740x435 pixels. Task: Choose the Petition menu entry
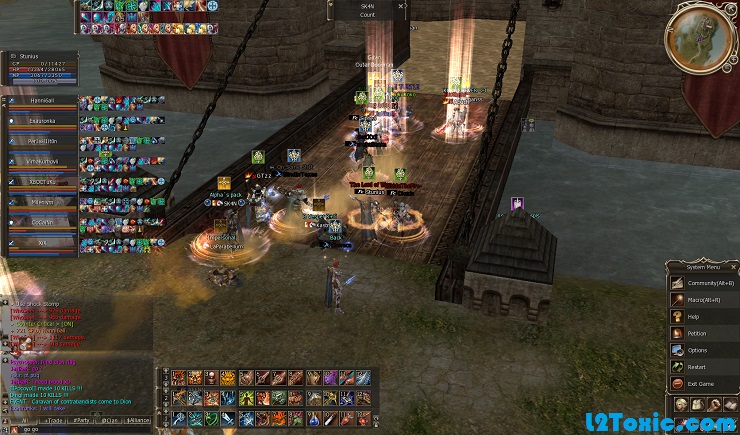tap(703, 333)
